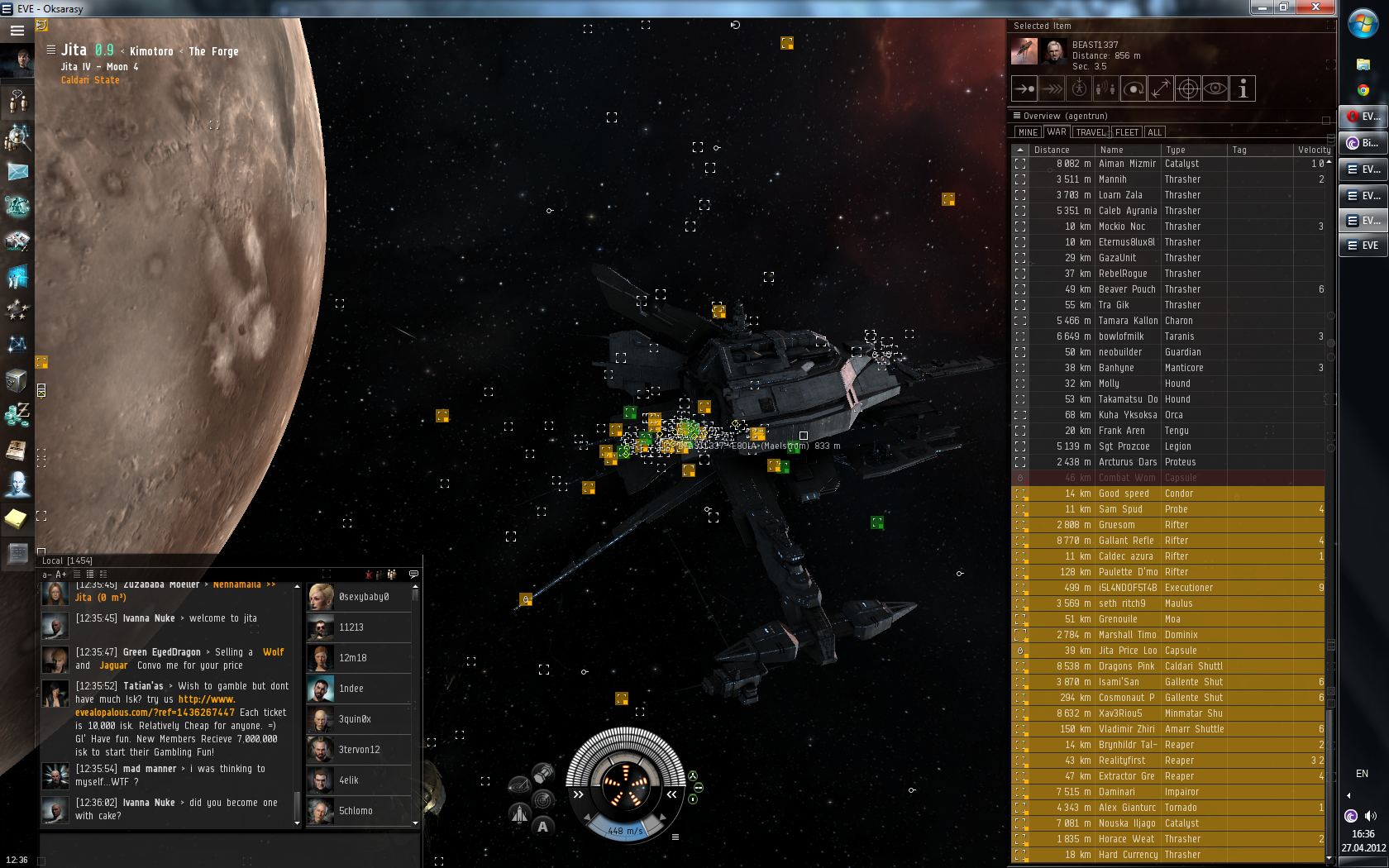The image size is (1389, 868).
Task: Open the main menu hamburger button
Action: pos(17,31)
